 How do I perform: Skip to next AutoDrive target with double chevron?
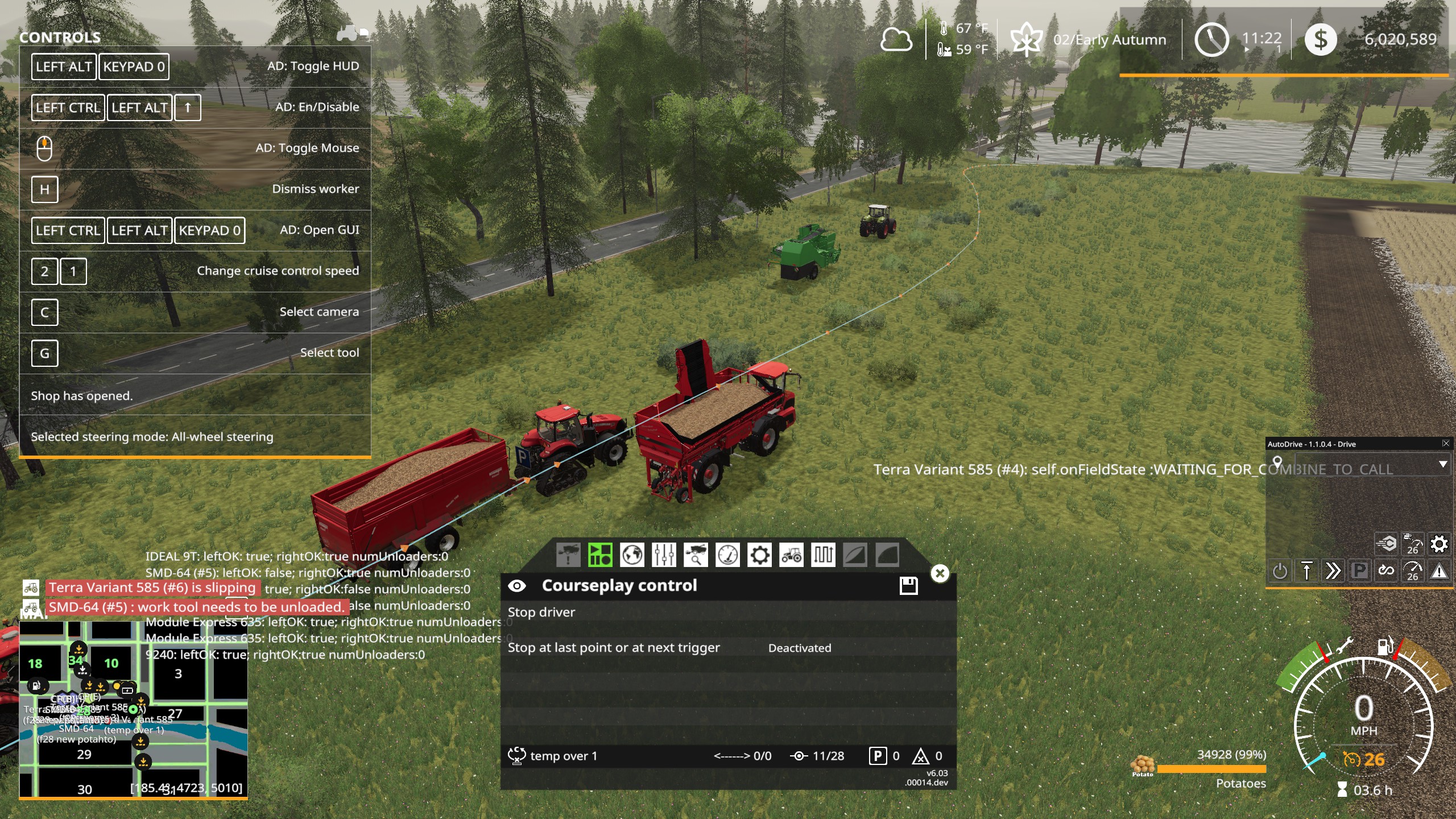[x=1334, y=570]
